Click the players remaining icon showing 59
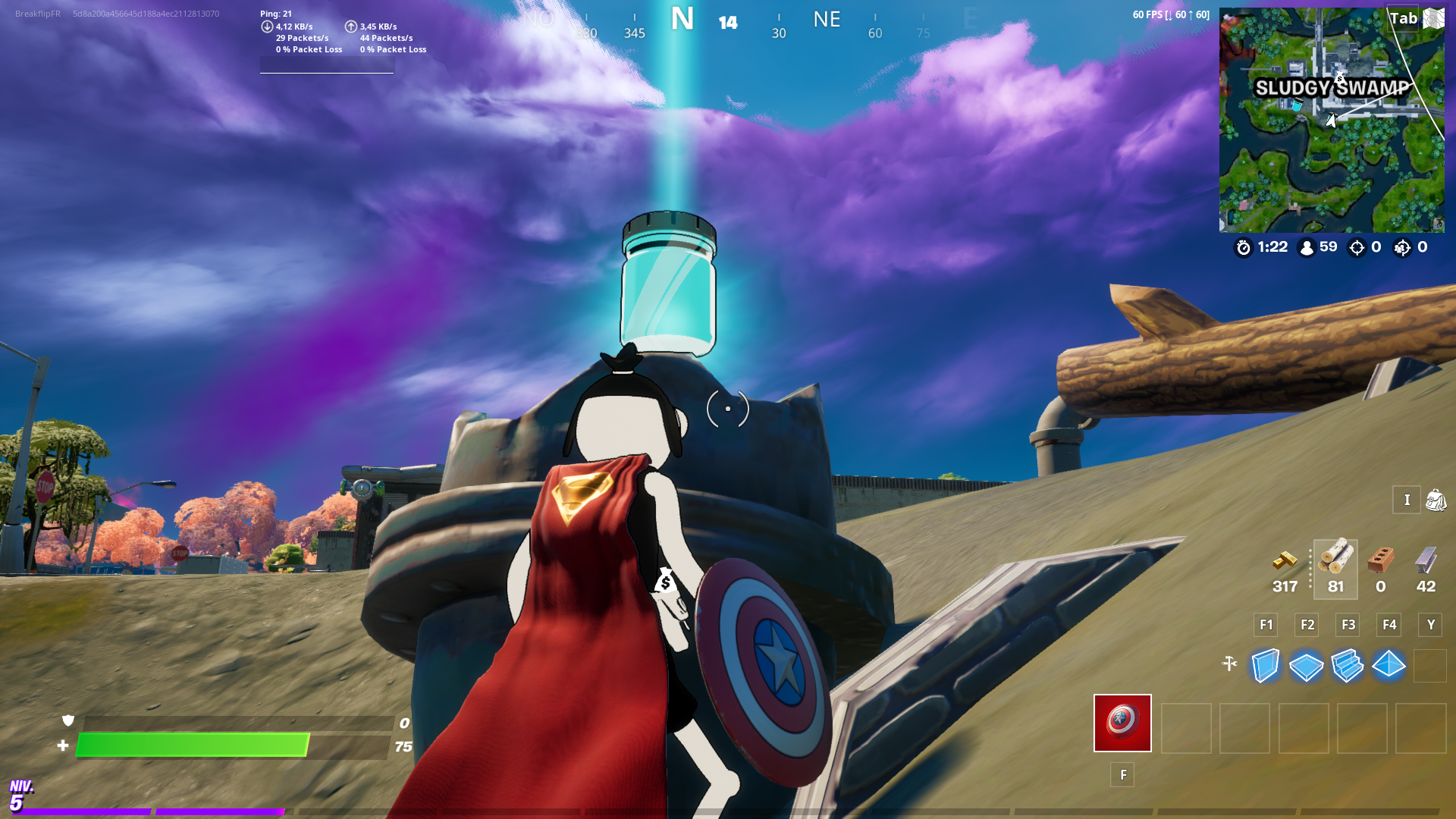 (x=1306, y=247)
